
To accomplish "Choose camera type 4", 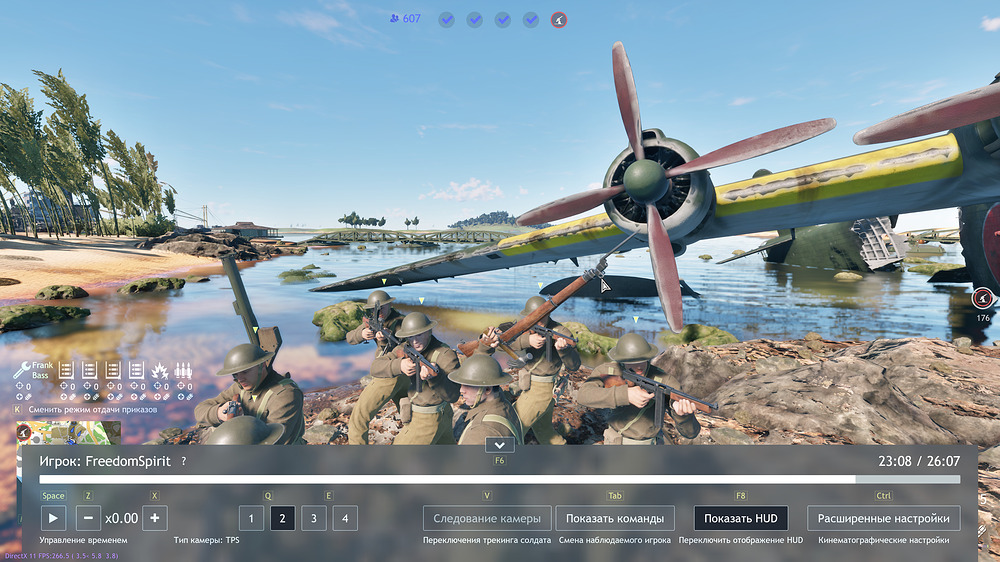I will 345,518.
